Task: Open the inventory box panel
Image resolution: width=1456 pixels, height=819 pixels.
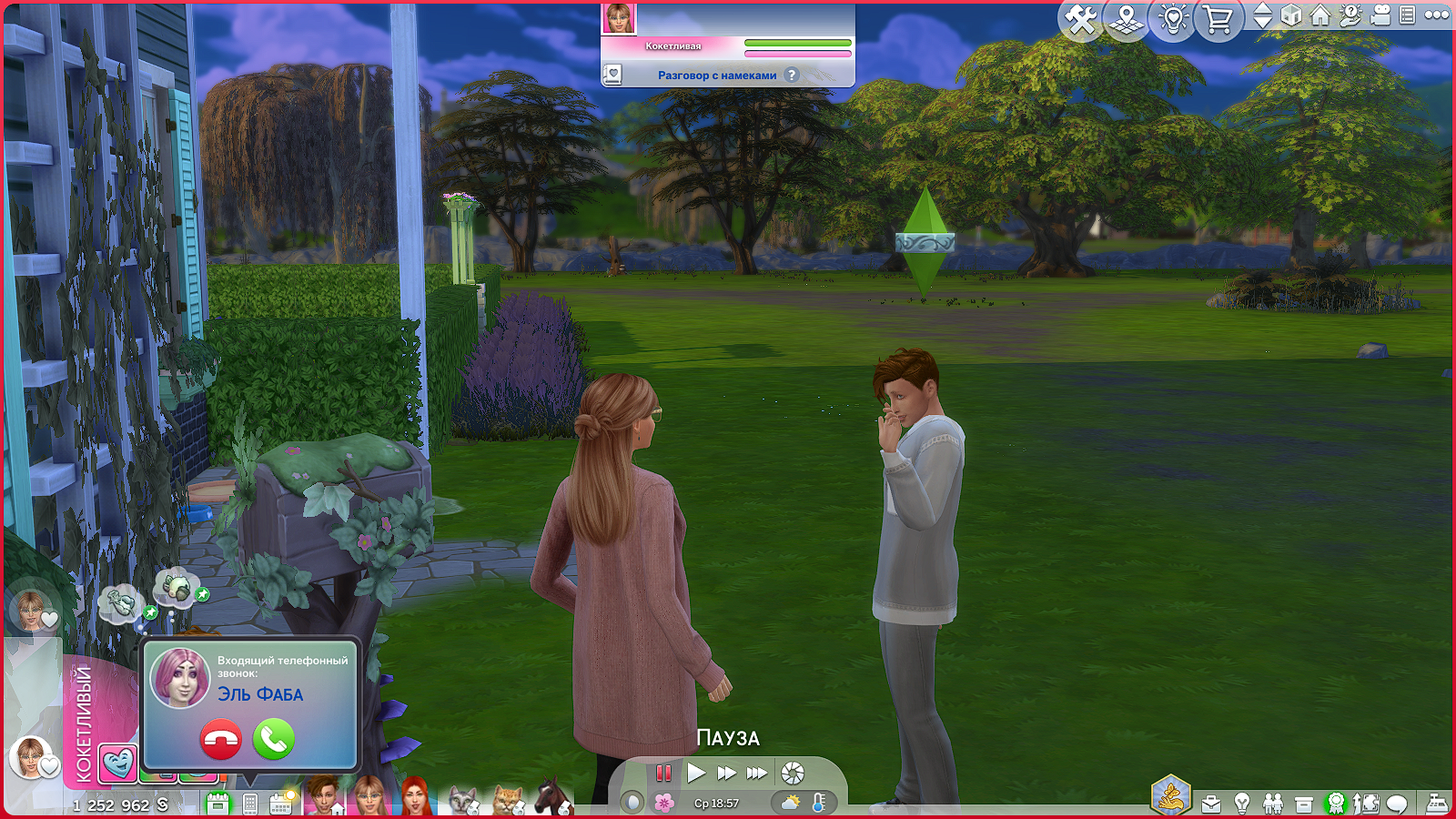Action: (x=1304, y=804)
